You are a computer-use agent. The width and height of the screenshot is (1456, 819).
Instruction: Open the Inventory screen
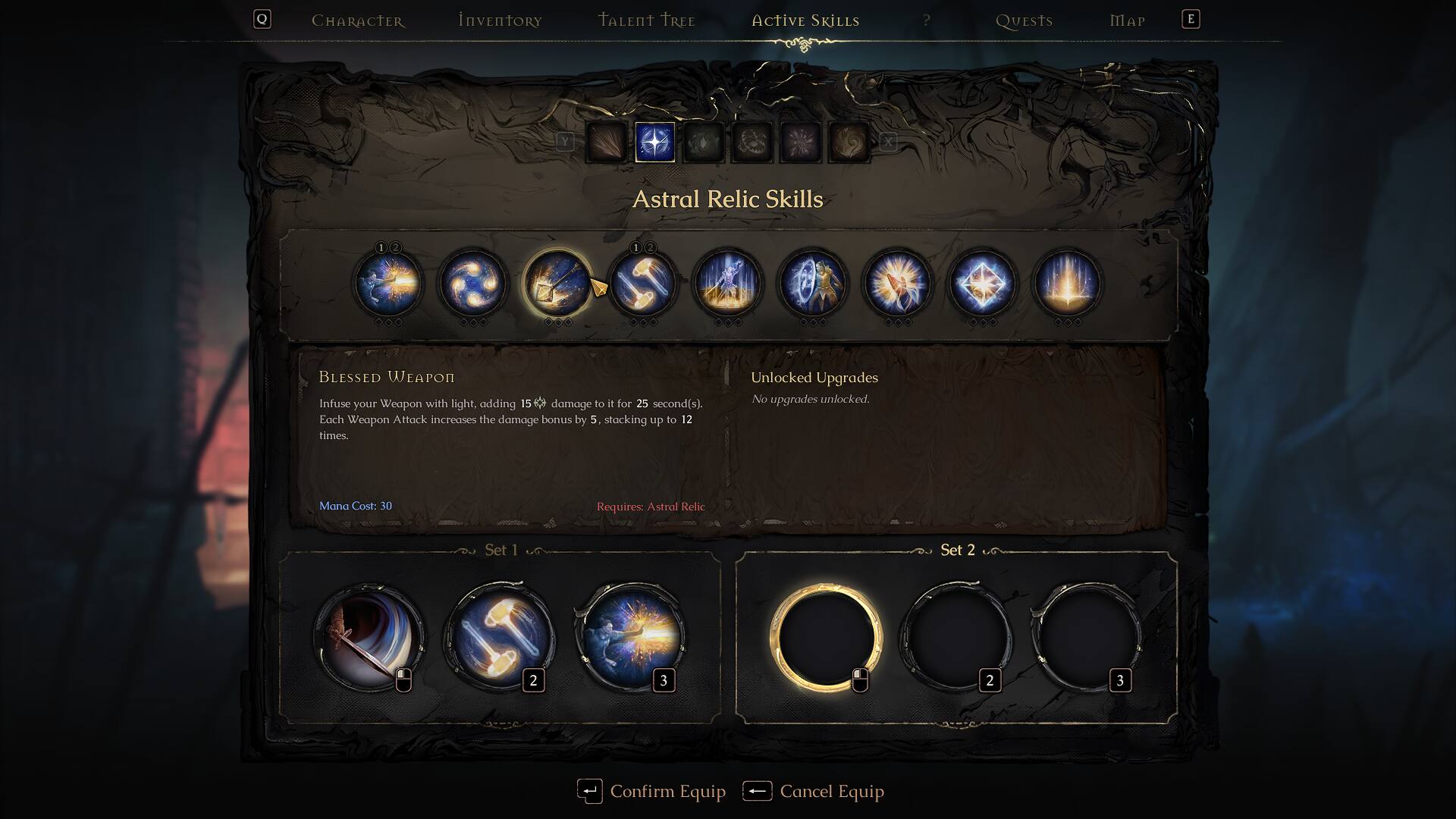coord(499,20)
